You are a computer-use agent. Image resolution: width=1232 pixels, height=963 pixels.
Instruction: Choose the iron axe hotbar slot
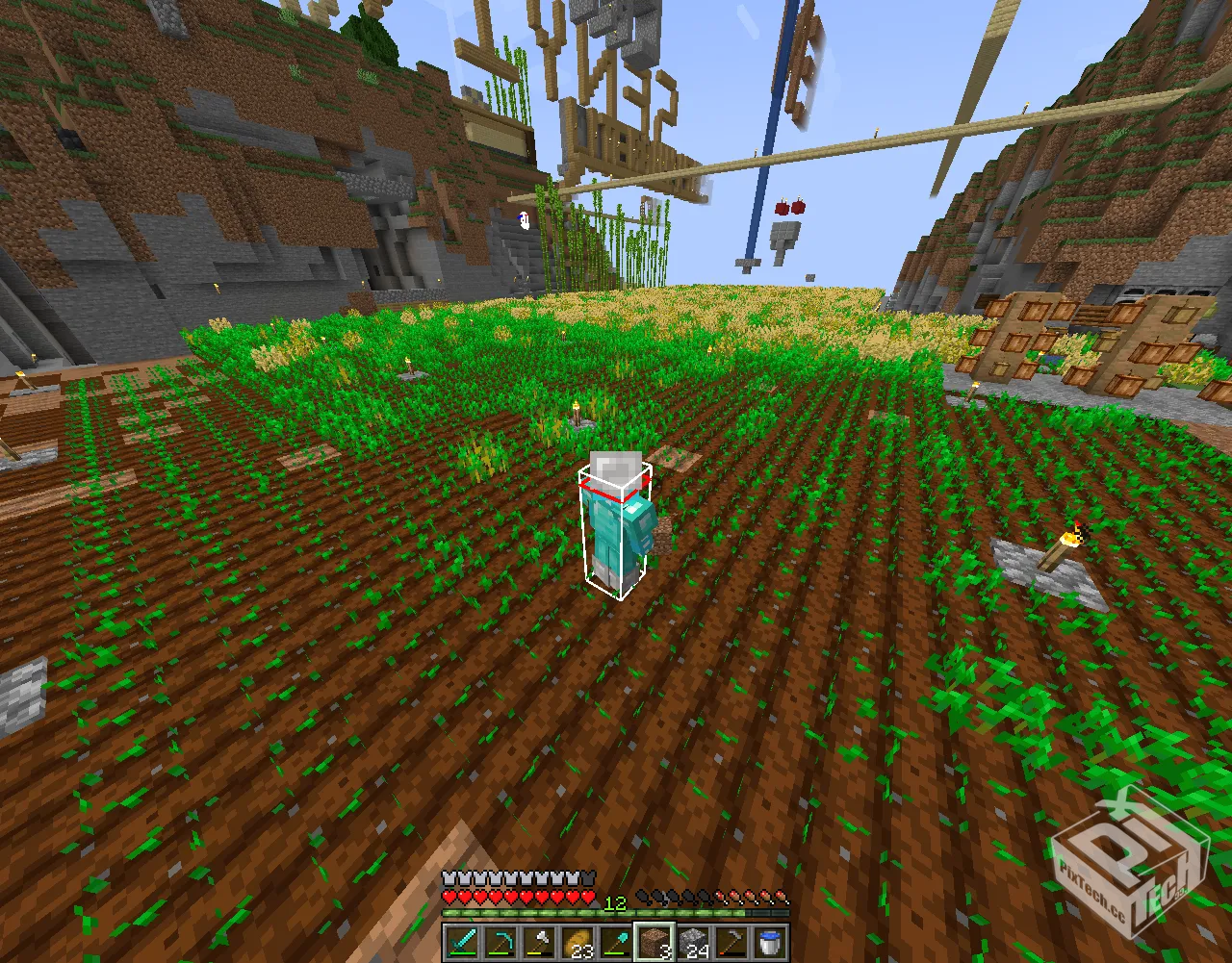click(x=538, y=943)
